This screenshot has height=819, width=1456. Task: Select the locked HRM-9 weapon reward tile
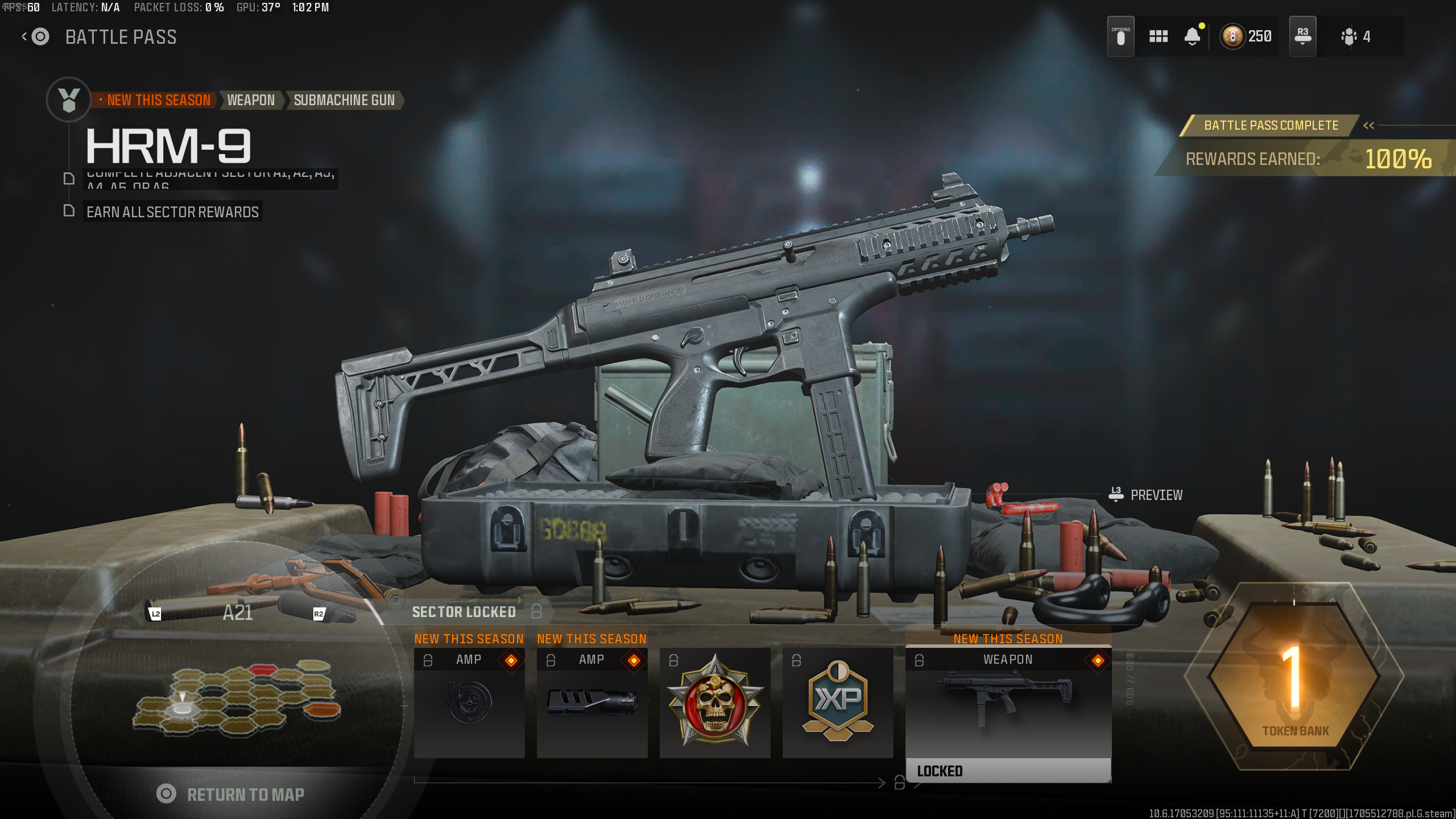tap(1008, 711)
